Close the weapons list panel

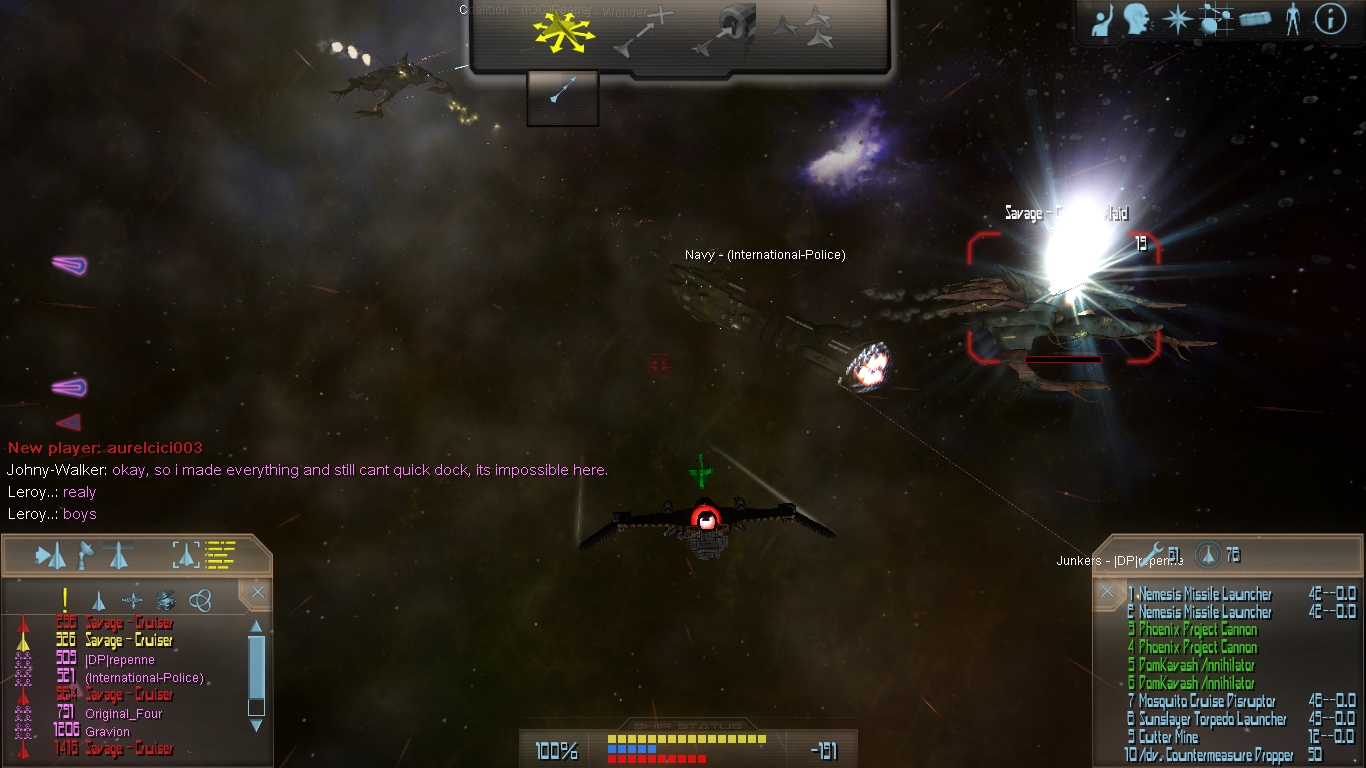(1107, 592)
